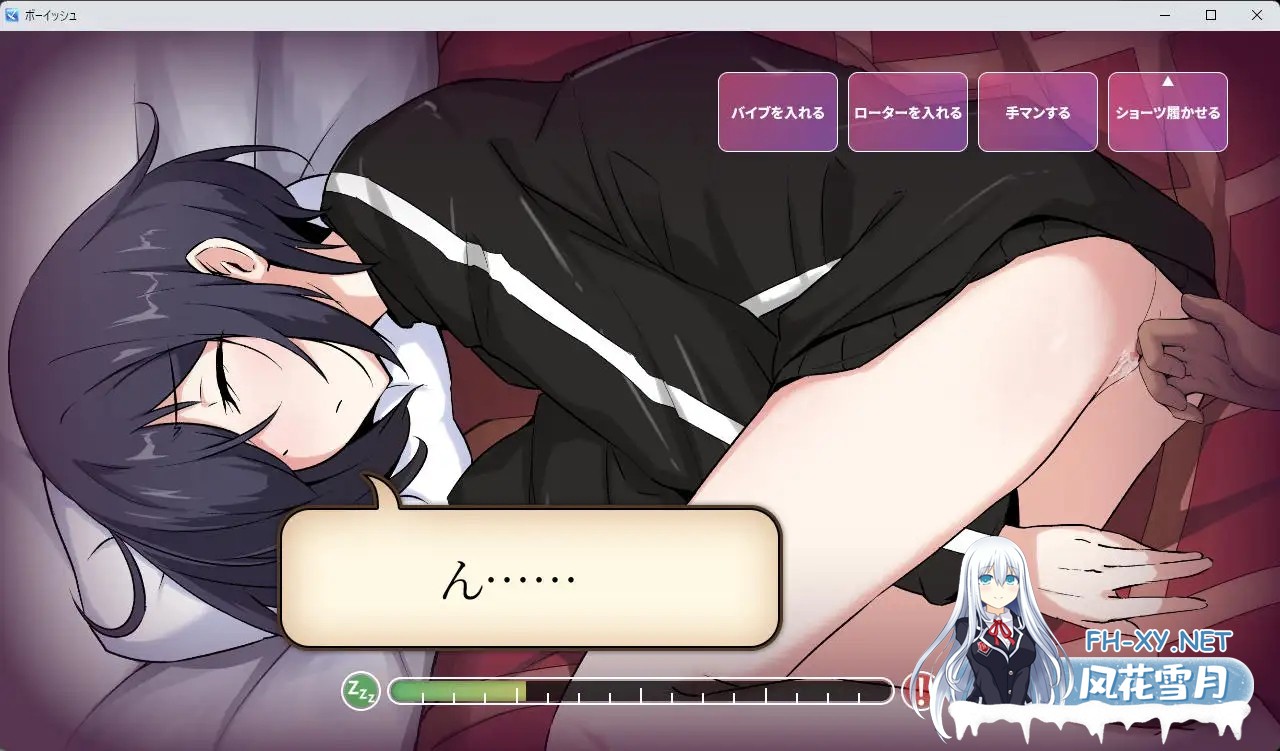Select the バイブを入れる action button
Screen dimensions: 1280x751
point(778,112)
